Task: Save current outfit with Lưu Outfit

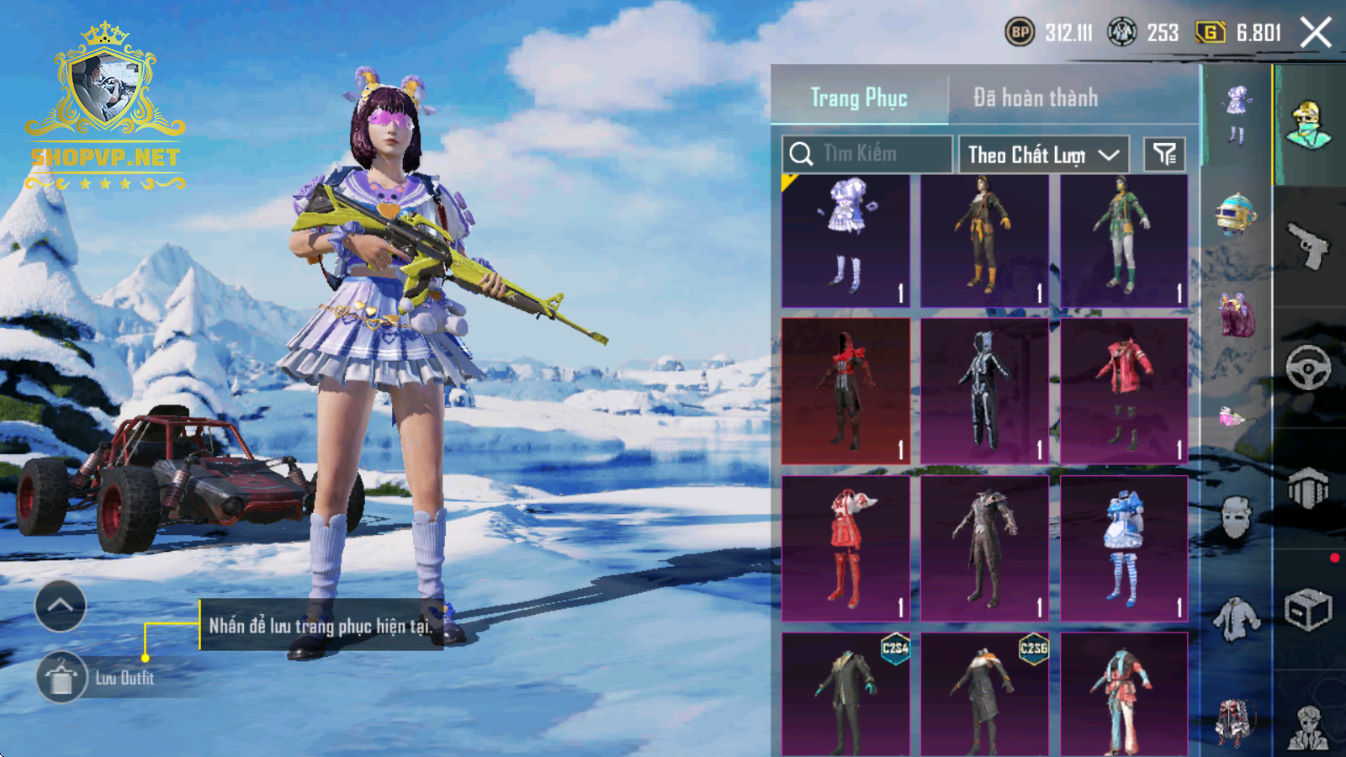Action: (61, 678)
